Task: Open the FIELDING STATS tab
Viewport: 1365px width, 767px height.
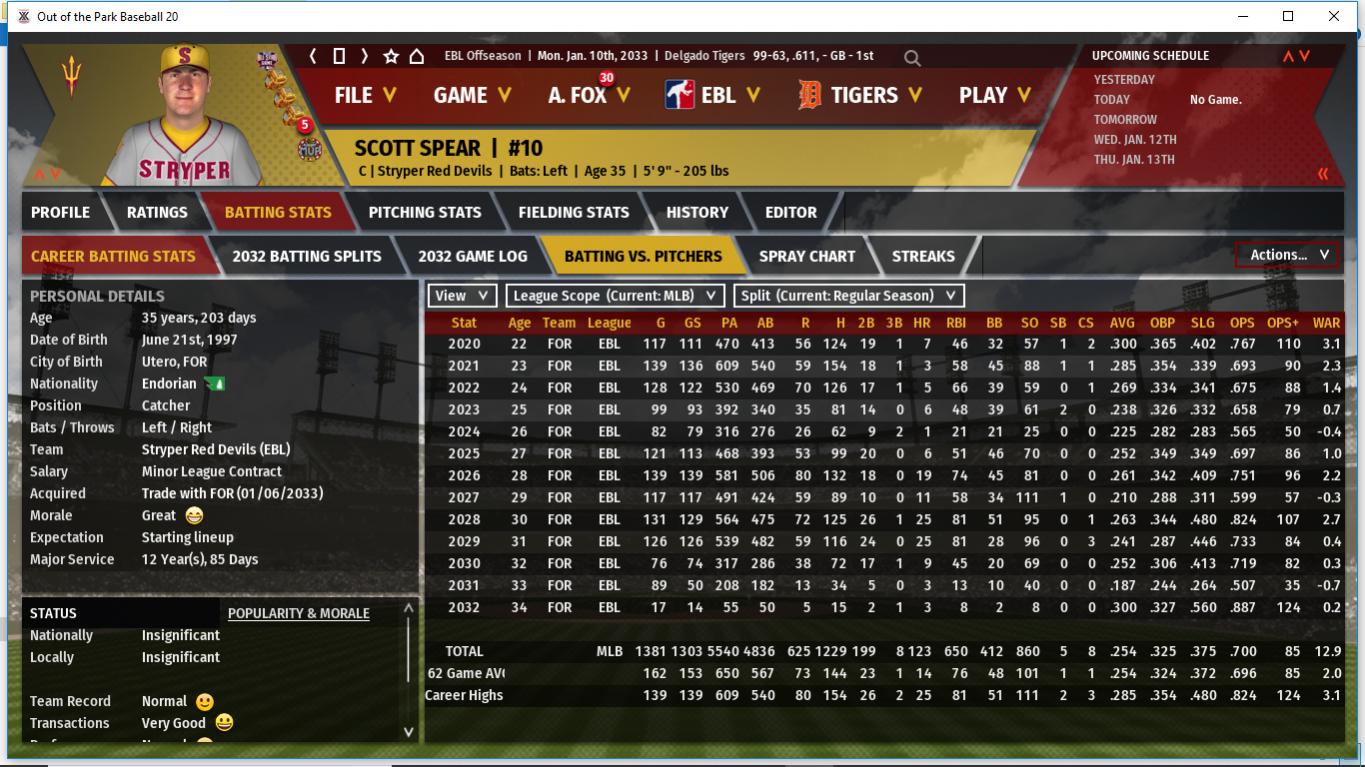Action: (573, 212)
